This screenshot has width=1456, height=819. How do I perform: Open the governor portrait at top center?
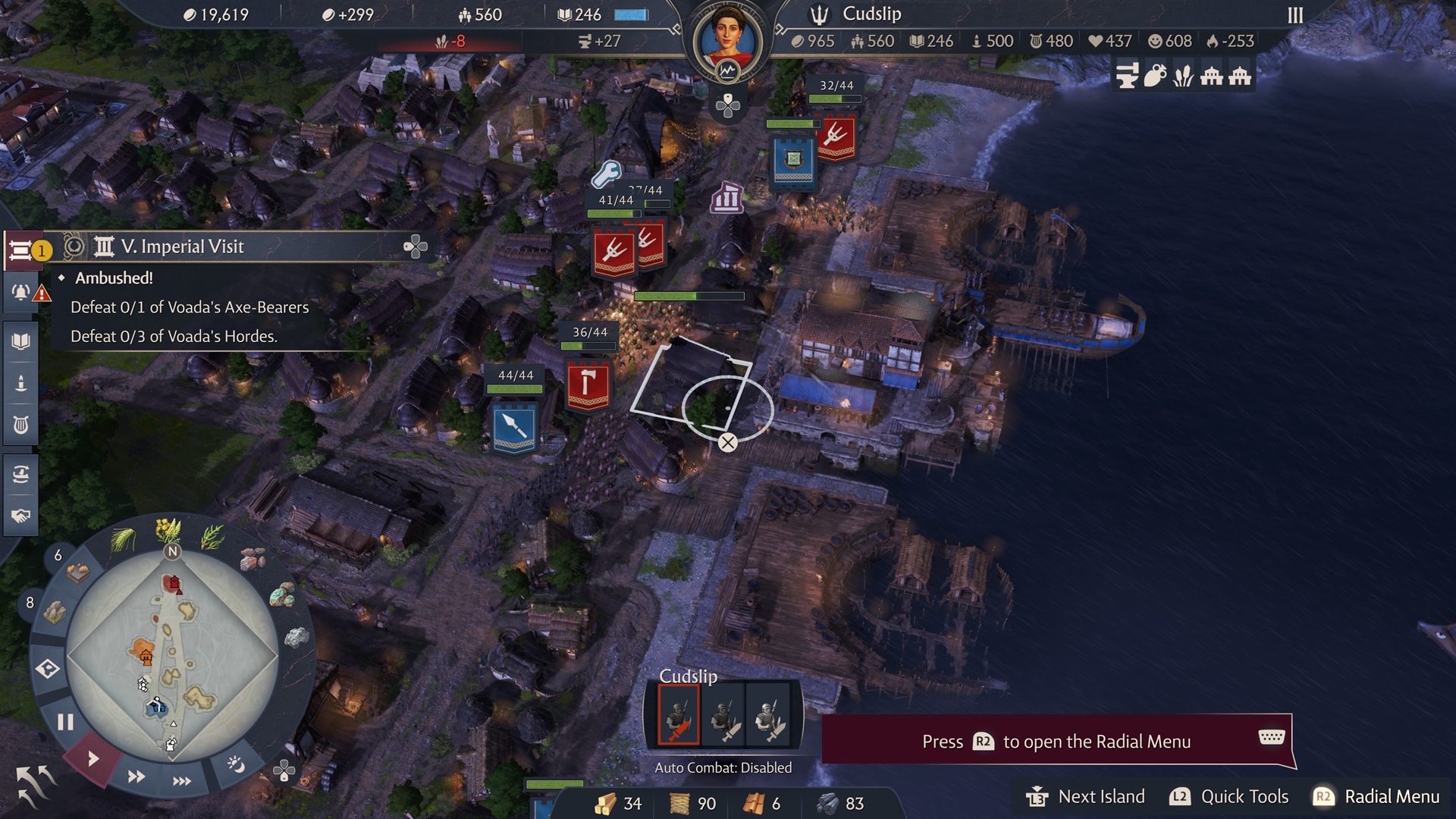point(726,36)
